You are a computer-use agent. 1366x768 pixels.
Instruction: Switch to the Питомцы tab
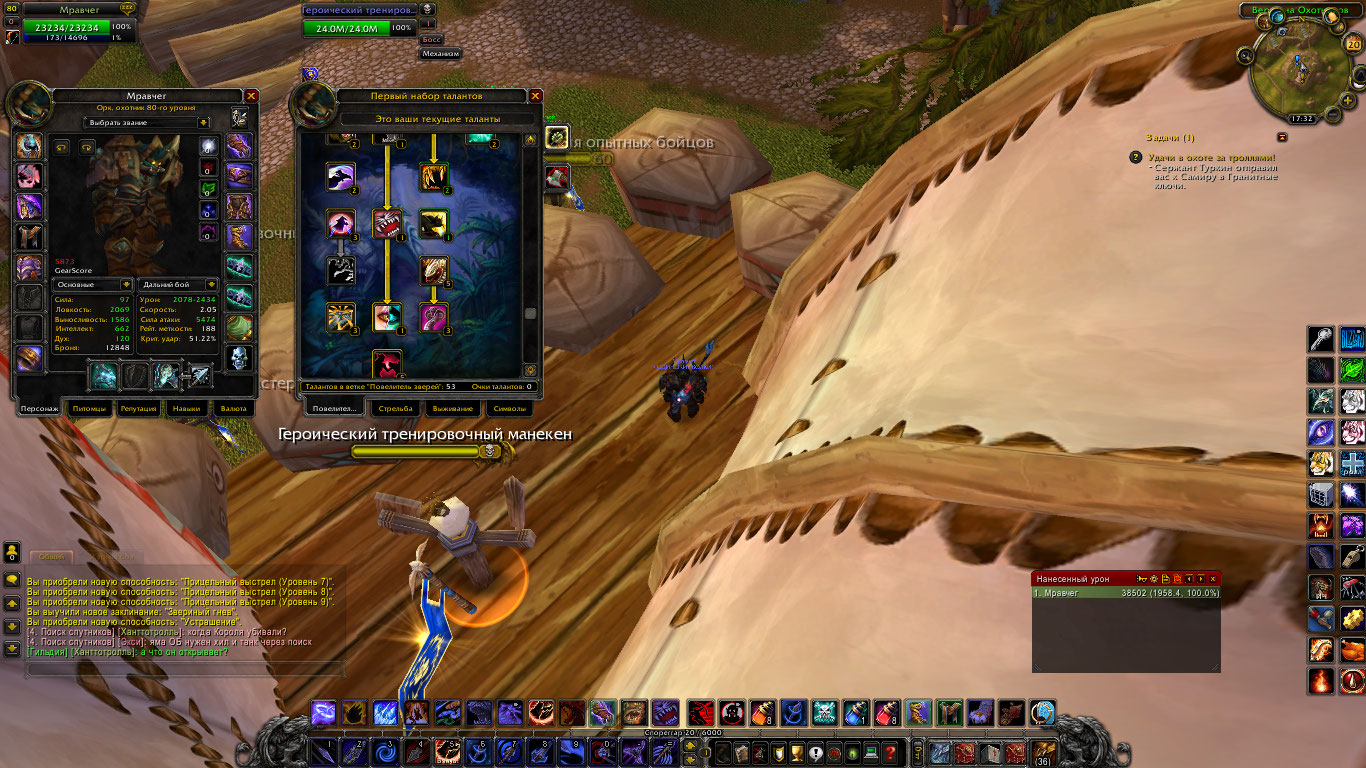click(88, 408)
